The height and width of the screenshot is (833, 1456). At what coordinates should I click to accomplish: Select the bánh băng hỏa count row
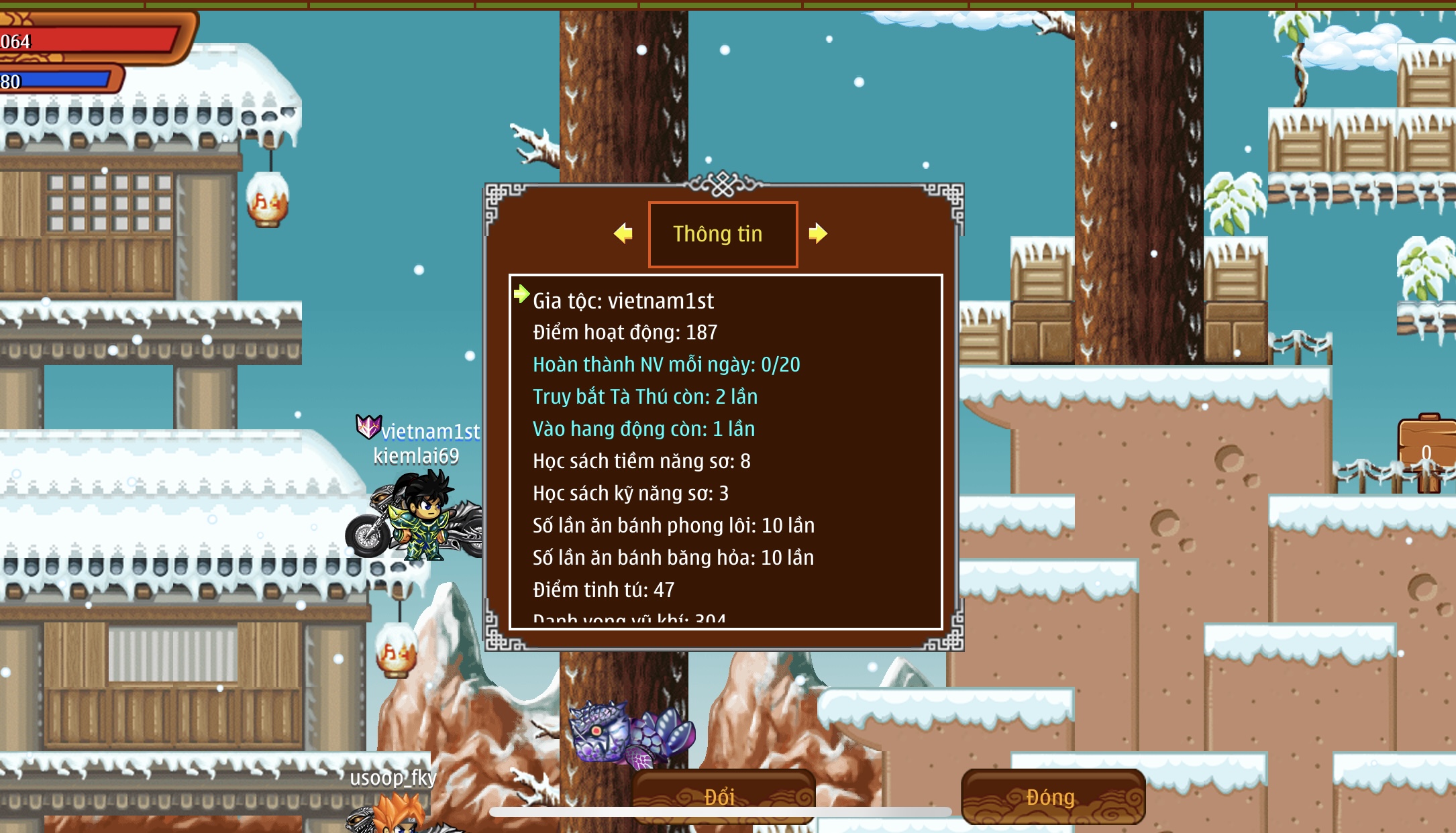(673, 558)
